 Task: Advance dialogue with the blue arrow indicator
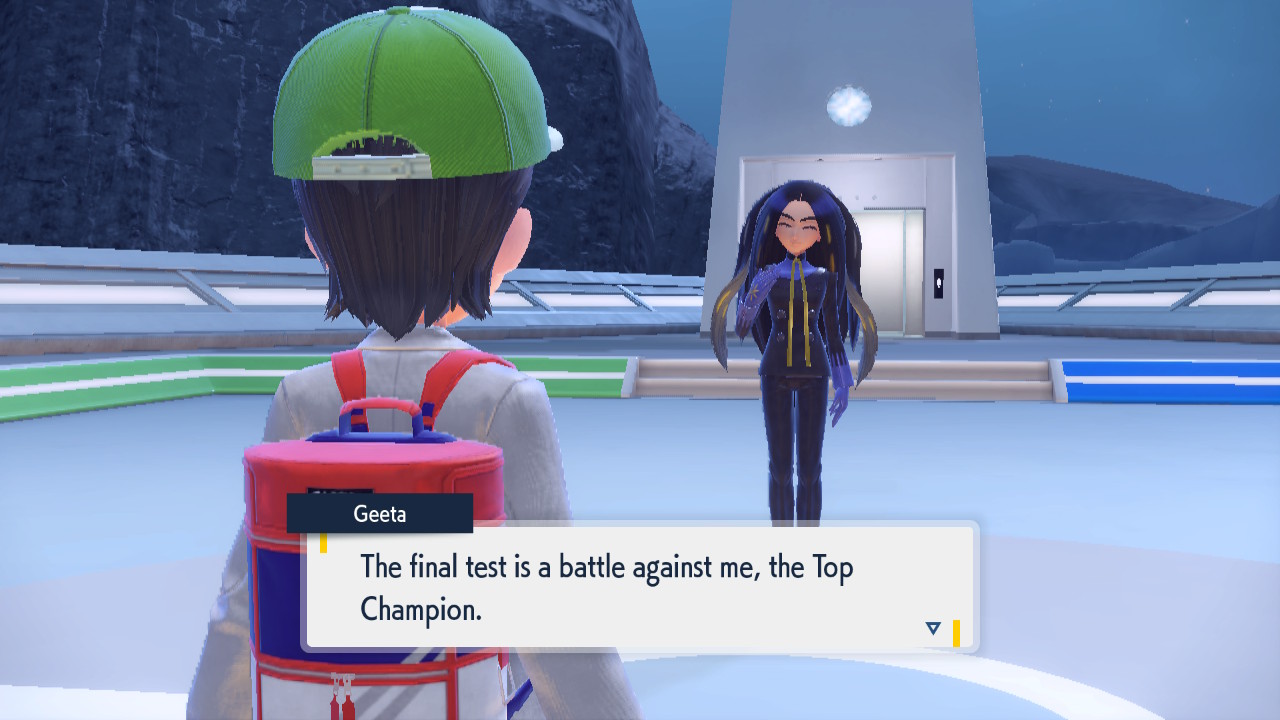[x=933, y=628]
